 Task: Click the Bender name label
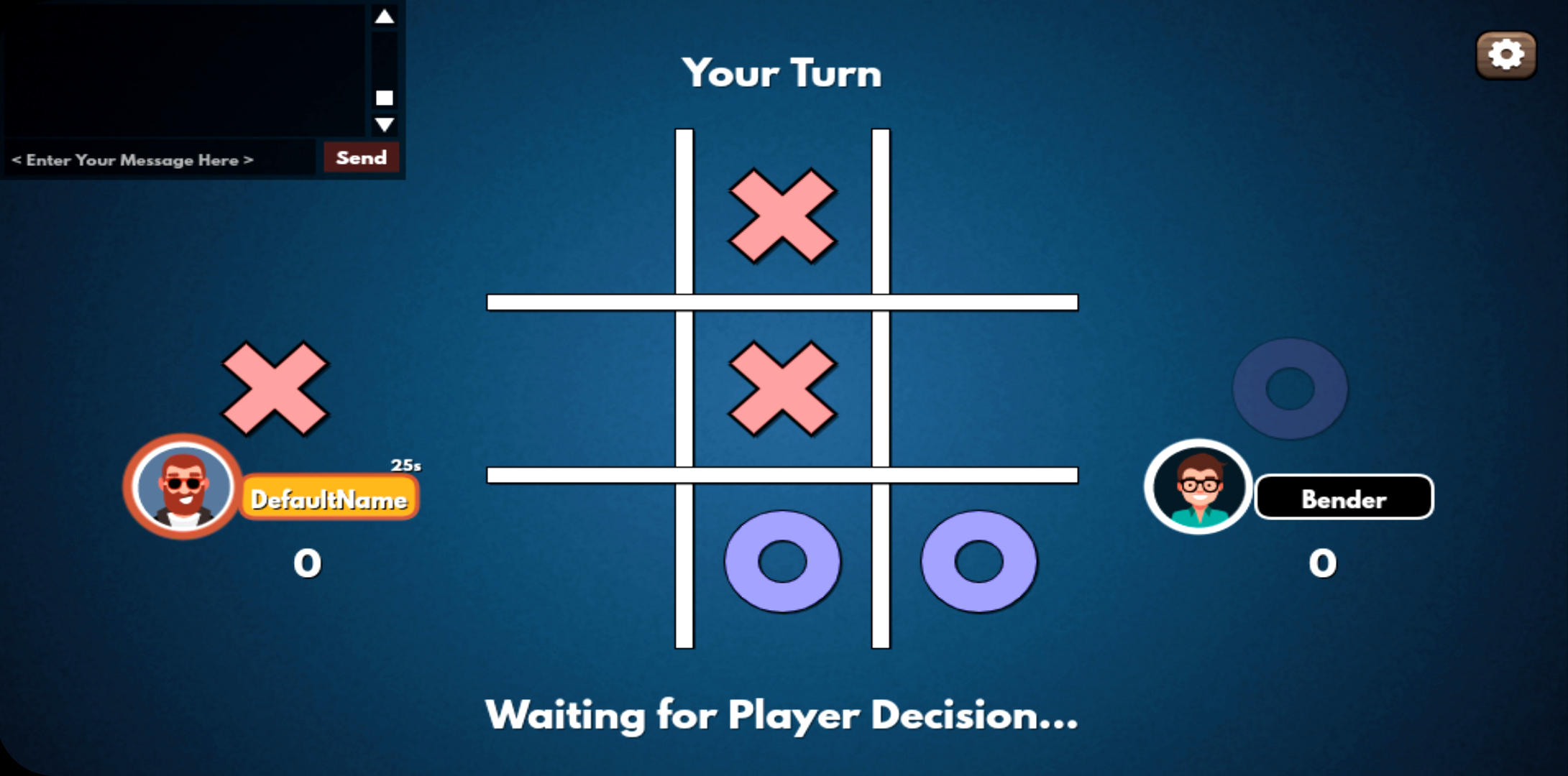1343,499
